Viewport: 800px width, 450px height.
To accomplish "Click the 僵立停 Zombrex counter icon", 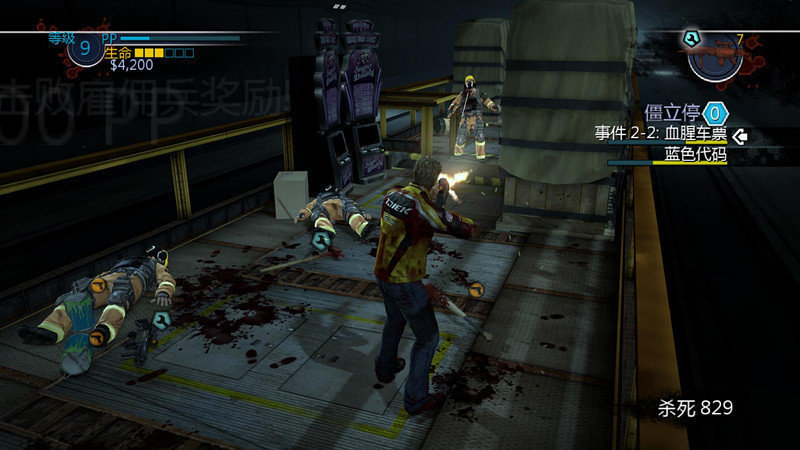I will [715, 112].
